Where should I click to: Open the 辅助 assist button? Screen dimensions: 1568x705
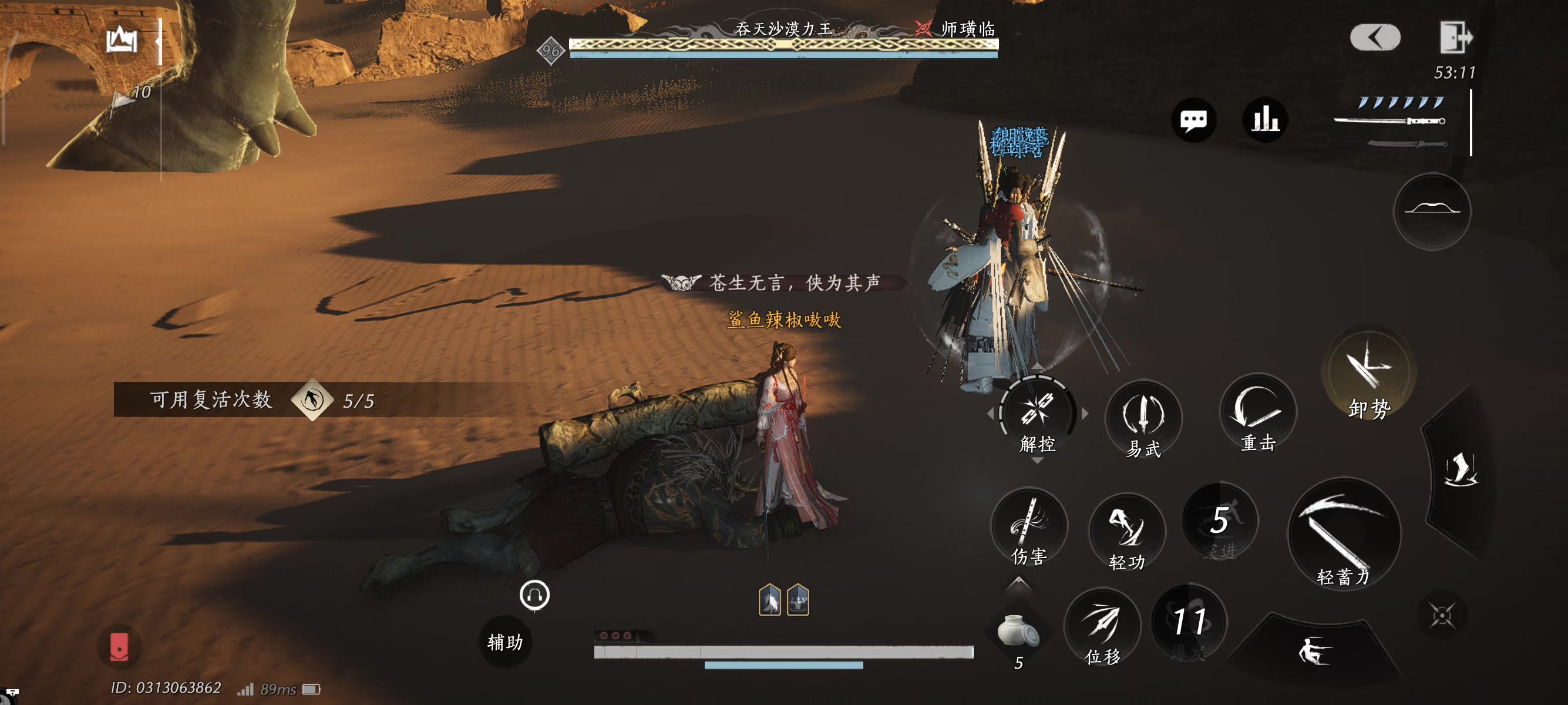[505, 642]
